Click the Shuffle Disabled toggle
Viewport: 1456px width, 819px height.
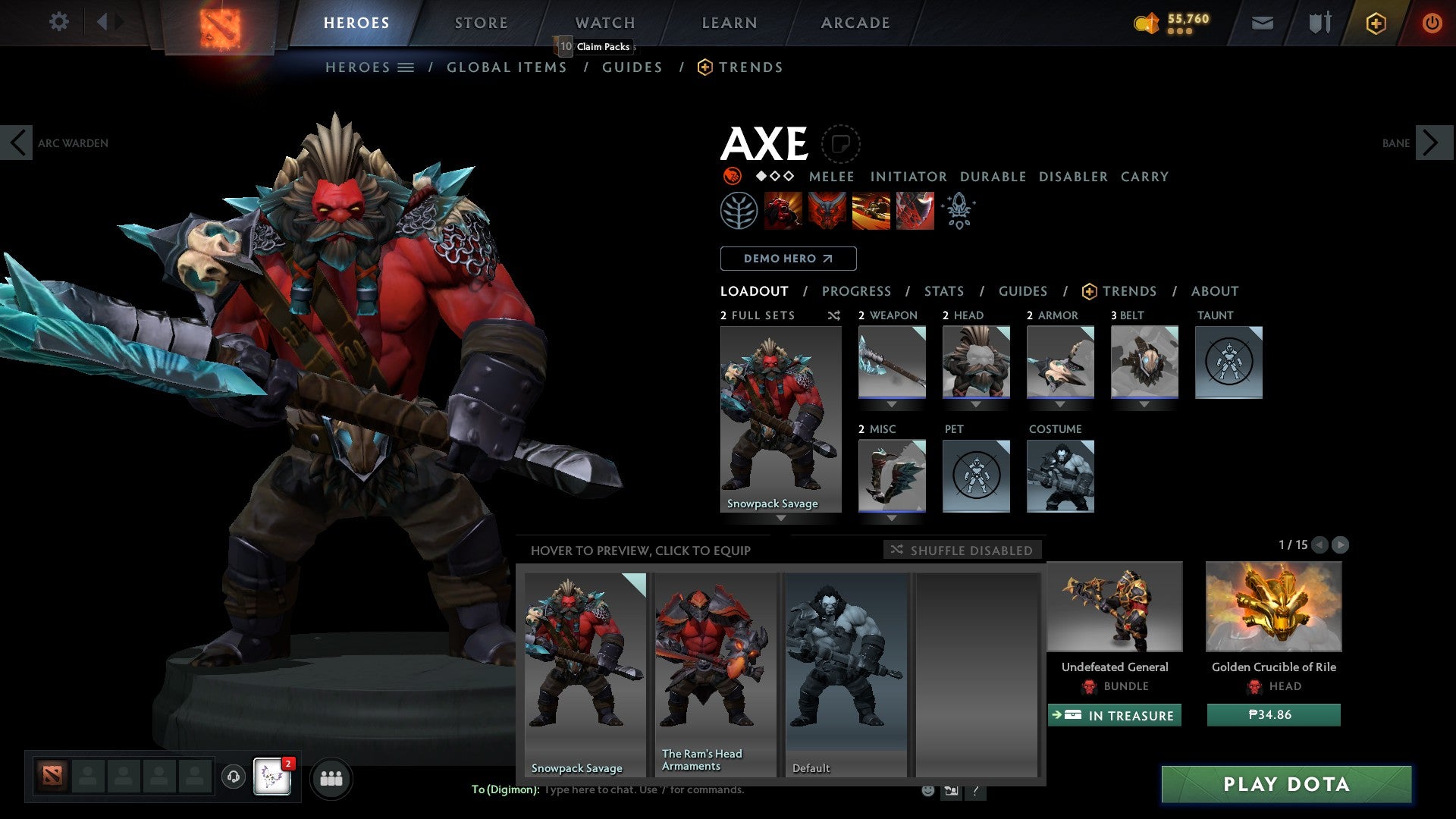(x=962, y=550)
